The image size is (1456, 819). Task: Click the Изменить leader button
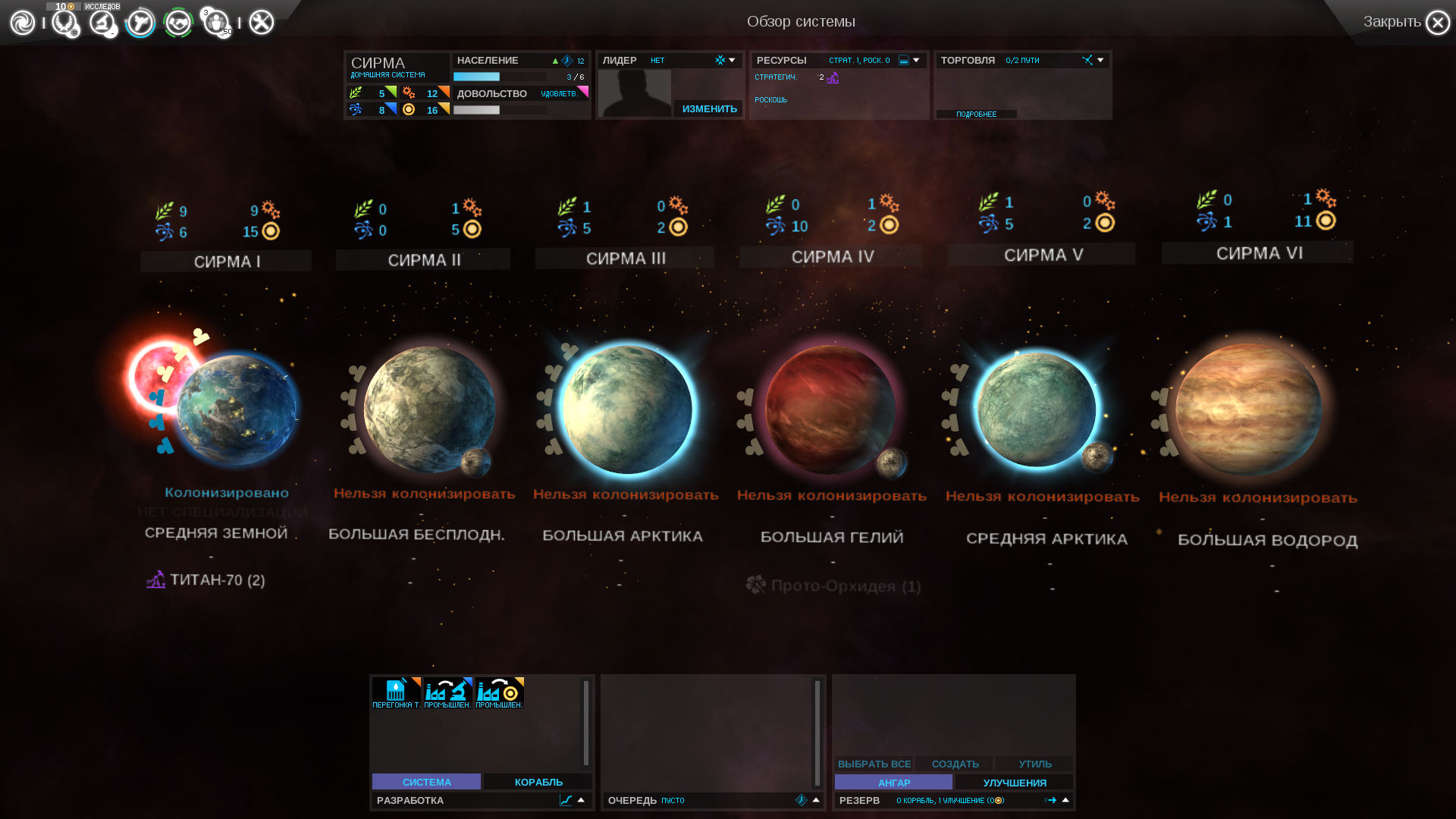[x=709, y=109]
